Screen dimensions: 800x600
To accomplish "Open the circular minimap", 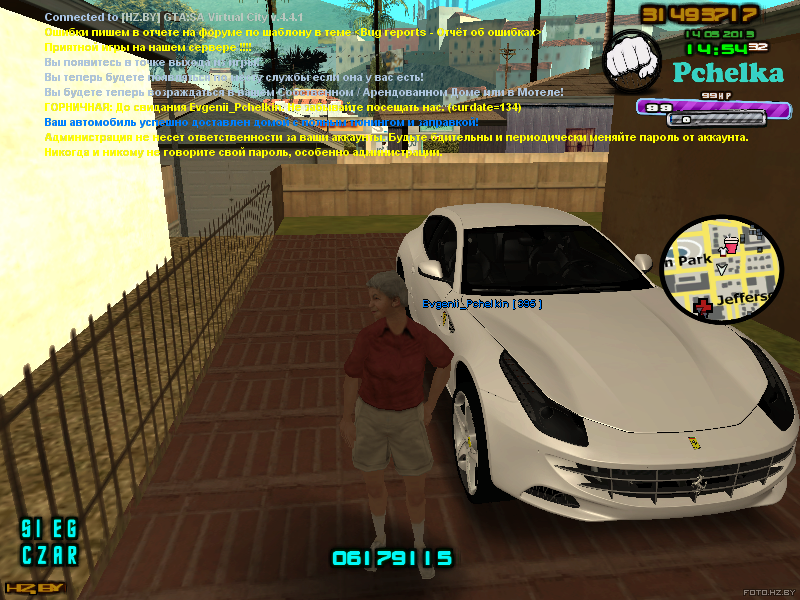I will (722, 270).
